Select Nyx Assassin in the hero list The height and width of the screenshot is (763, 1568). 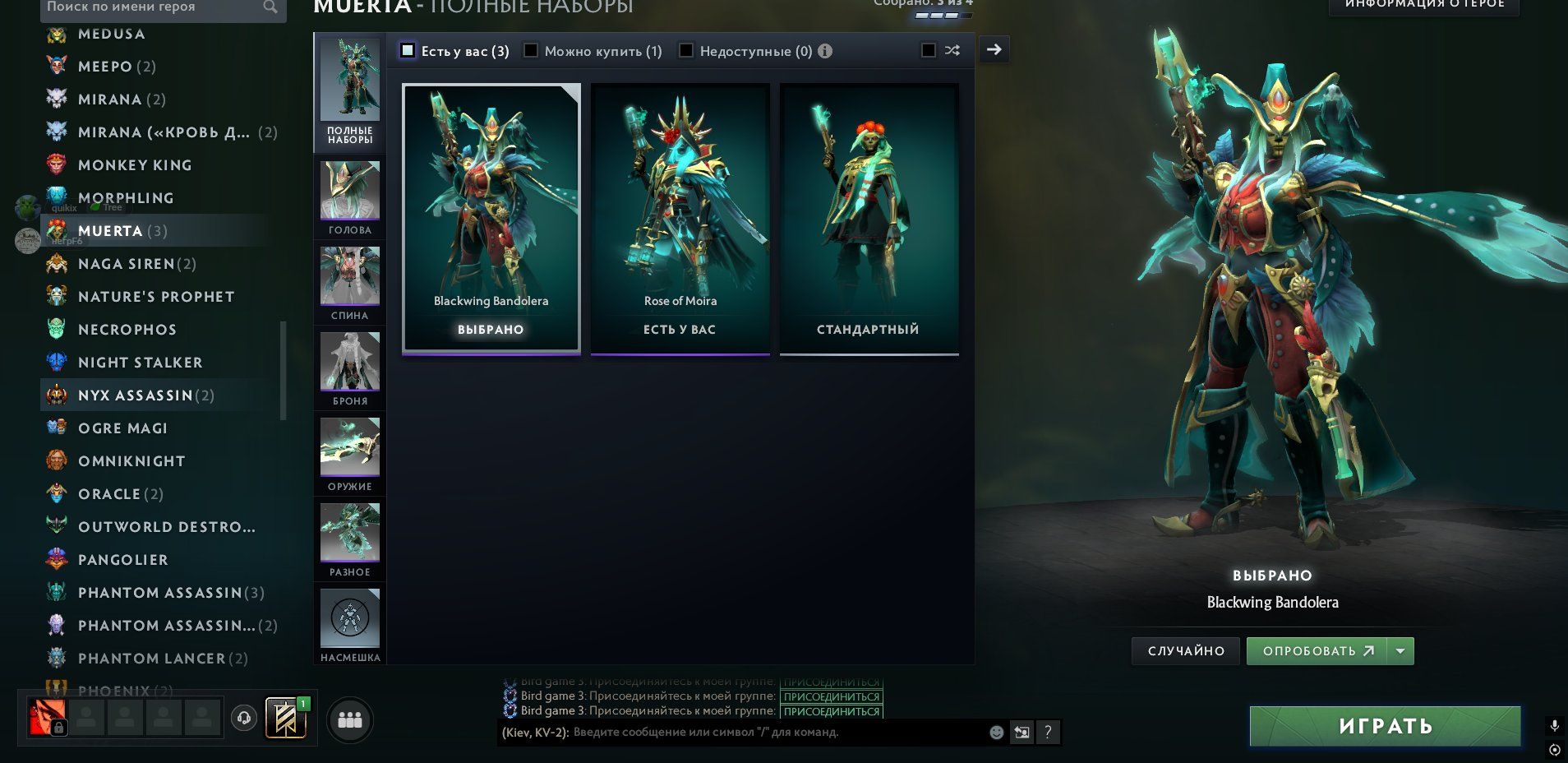pos(136,395)
